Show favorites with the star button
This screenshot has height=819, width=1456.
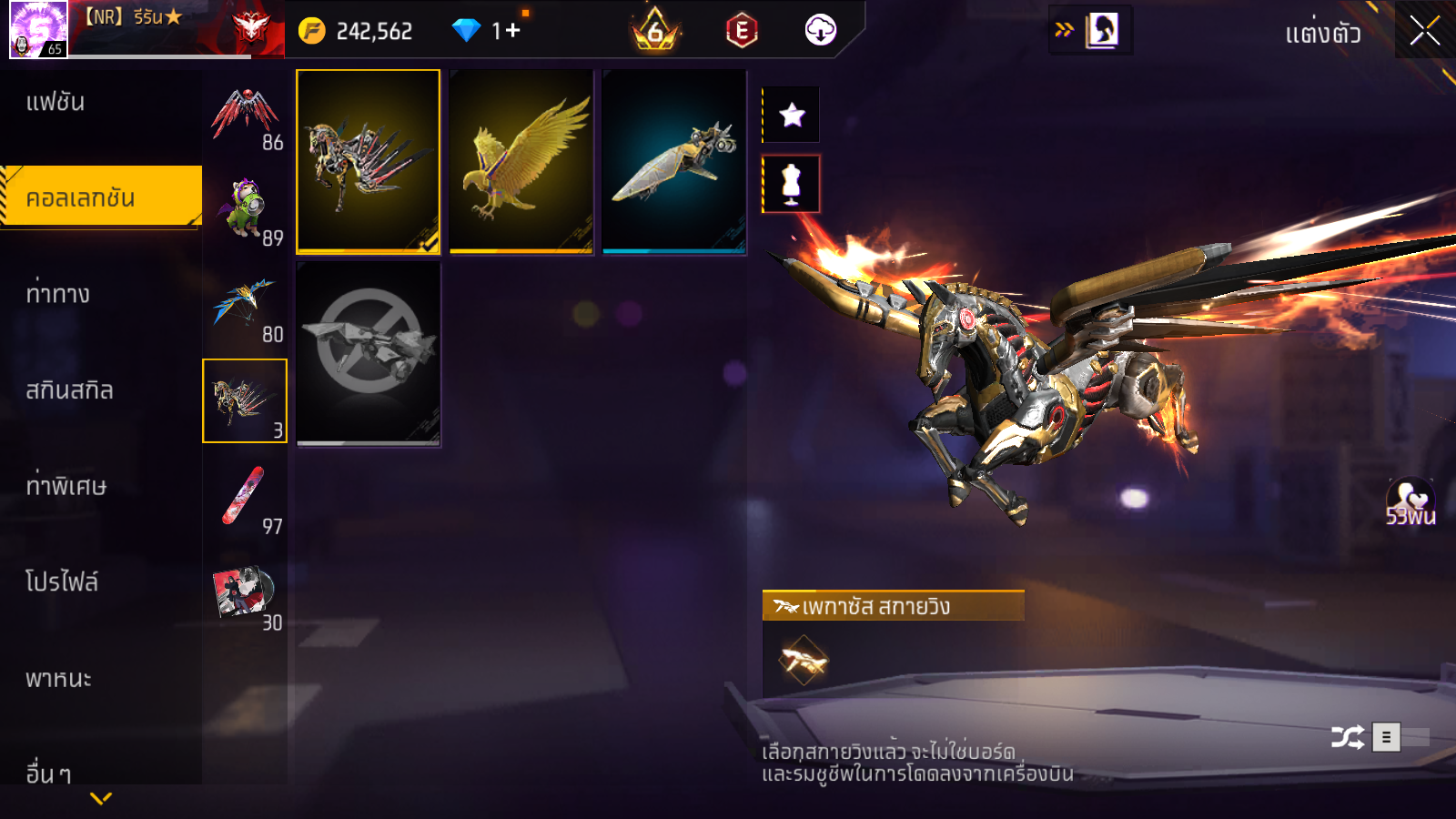pos(792,115)
